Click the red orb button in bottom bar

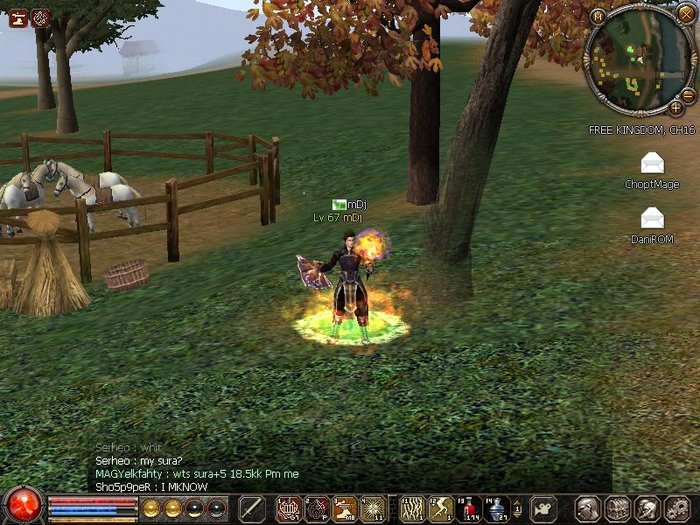coord(22,506)
